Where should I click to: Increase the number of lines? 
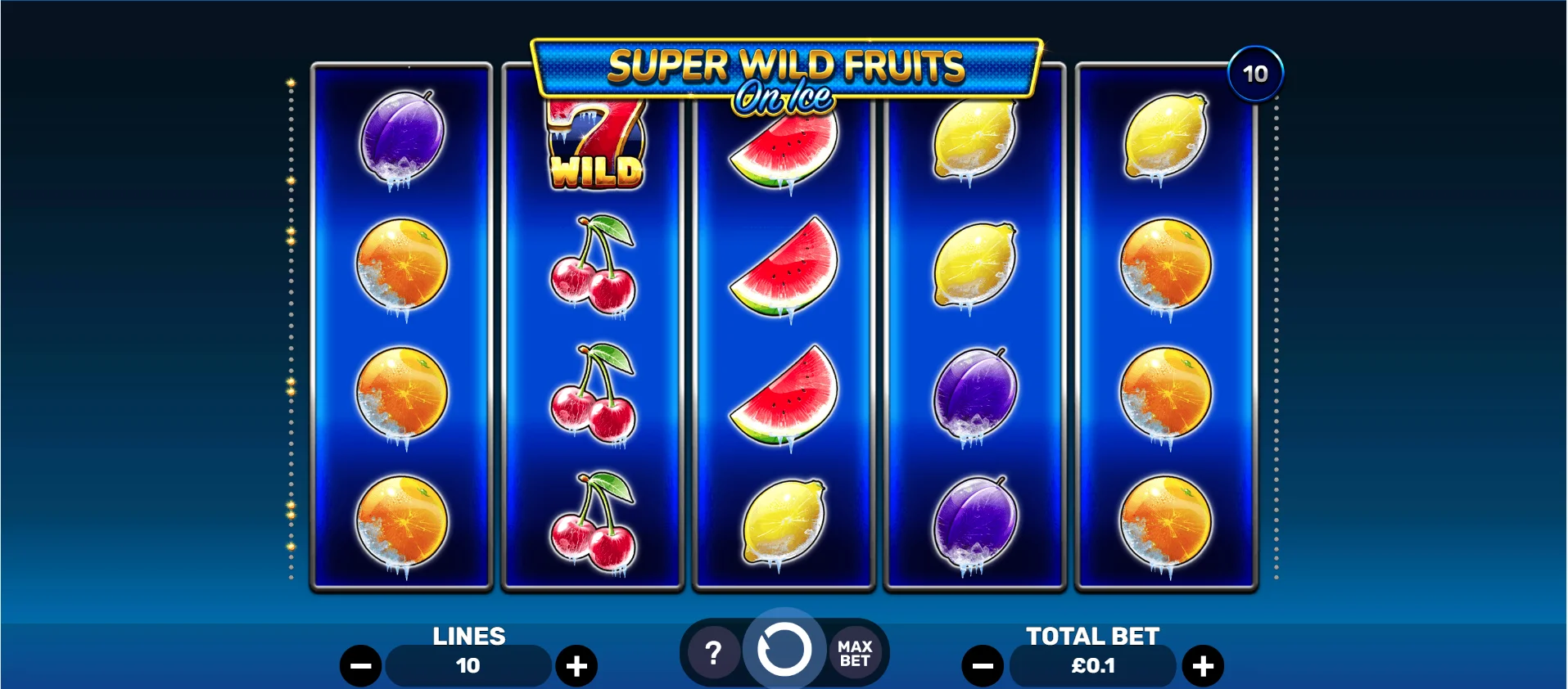click(x=576, y=666)
